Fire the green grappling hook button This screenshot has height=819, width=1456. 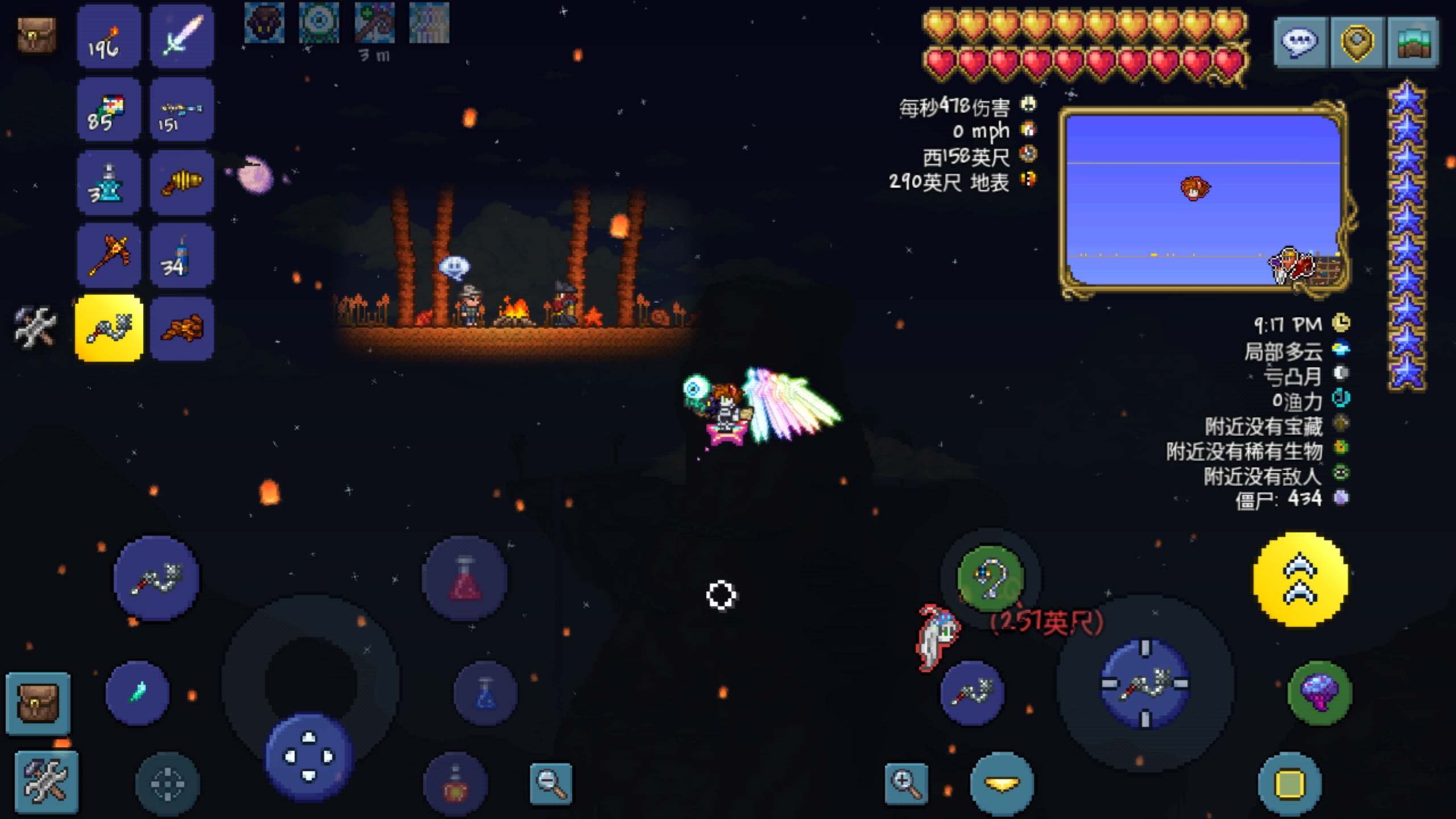click(991, 578)
